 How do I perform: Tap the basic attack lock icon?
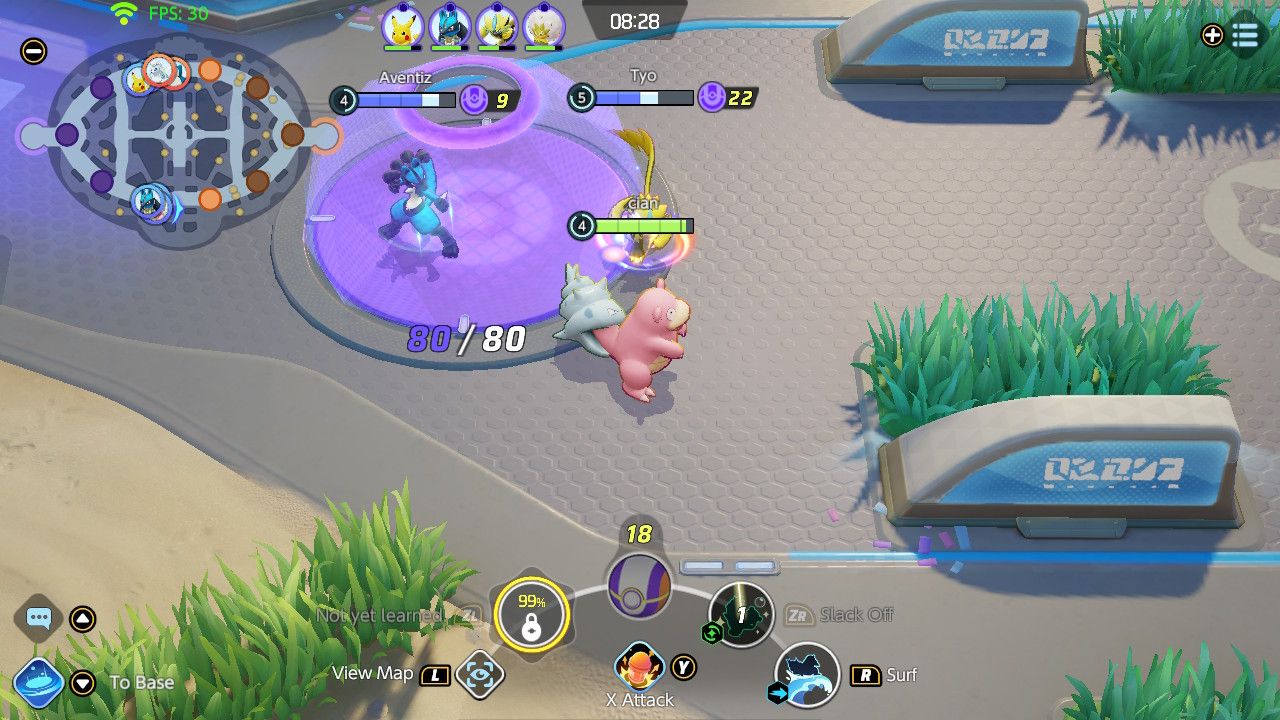click(x=531, y=616)
